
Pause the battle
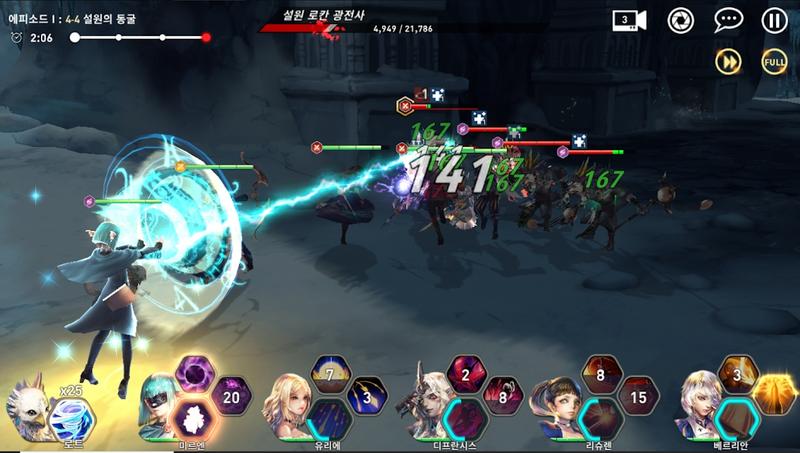point(774,20)
